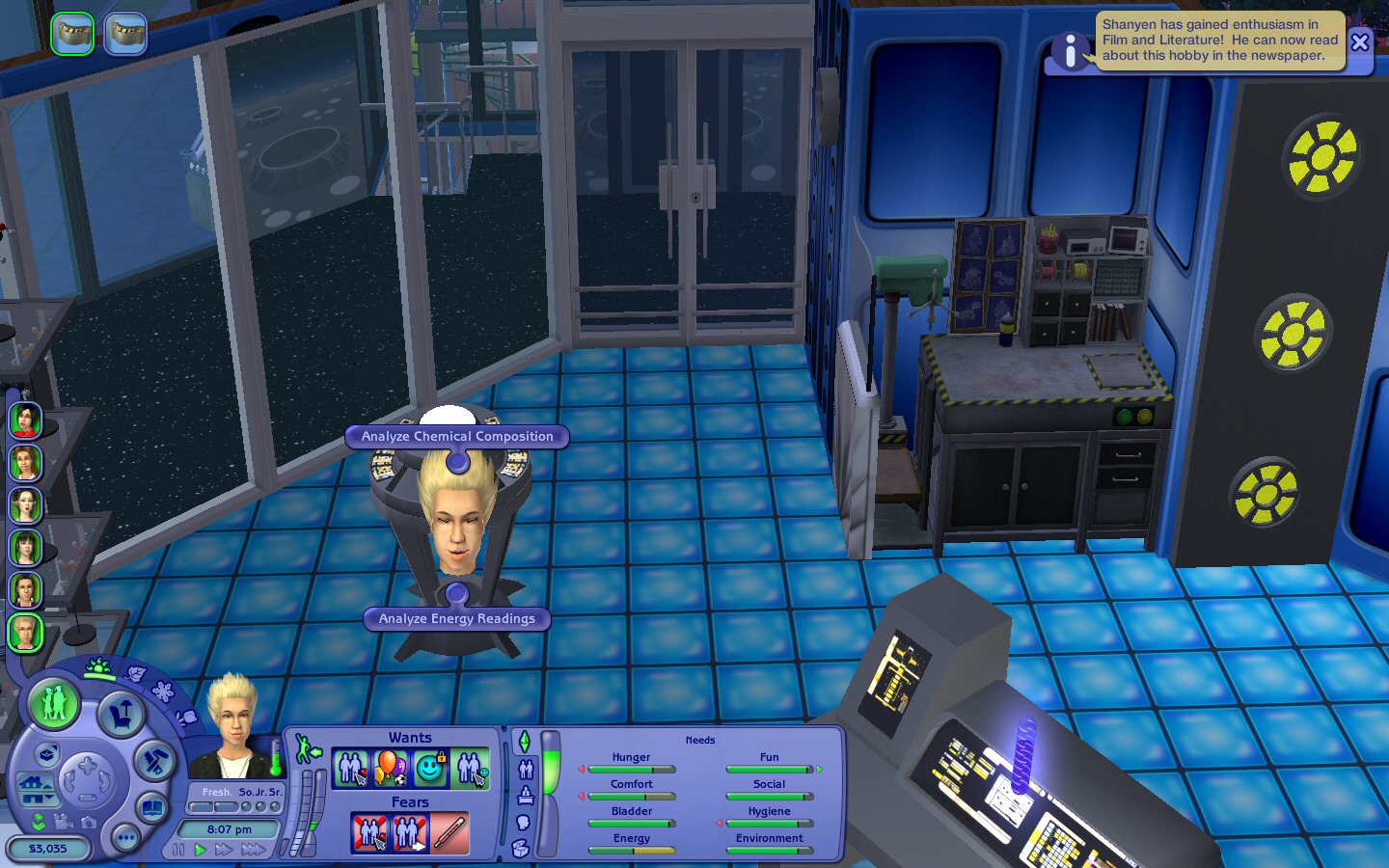This screenshot has width=1389, height=868.
Task: Click the camera snapshot icon
Action: [x=89, y=822]
